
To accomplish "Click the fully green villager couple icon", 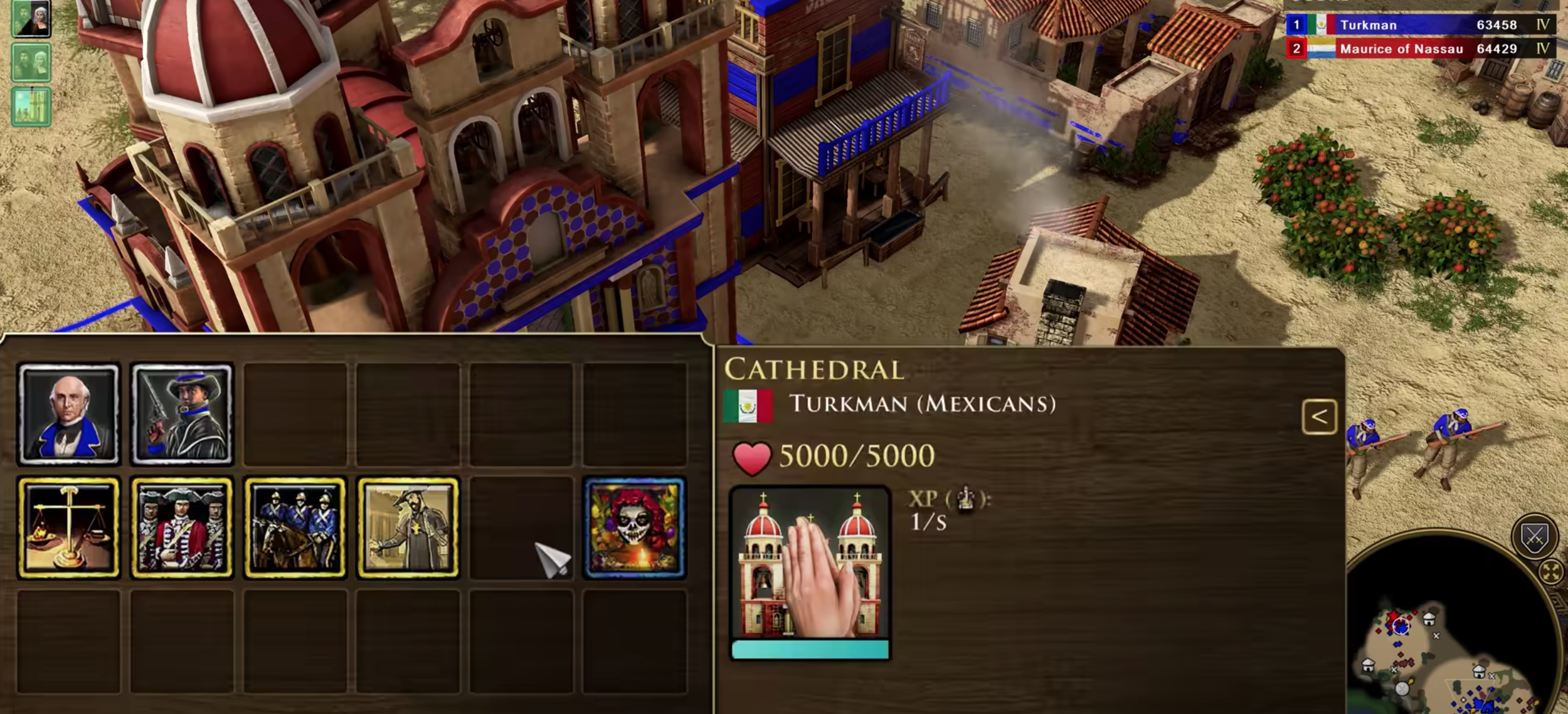I will tap(31, 62).
